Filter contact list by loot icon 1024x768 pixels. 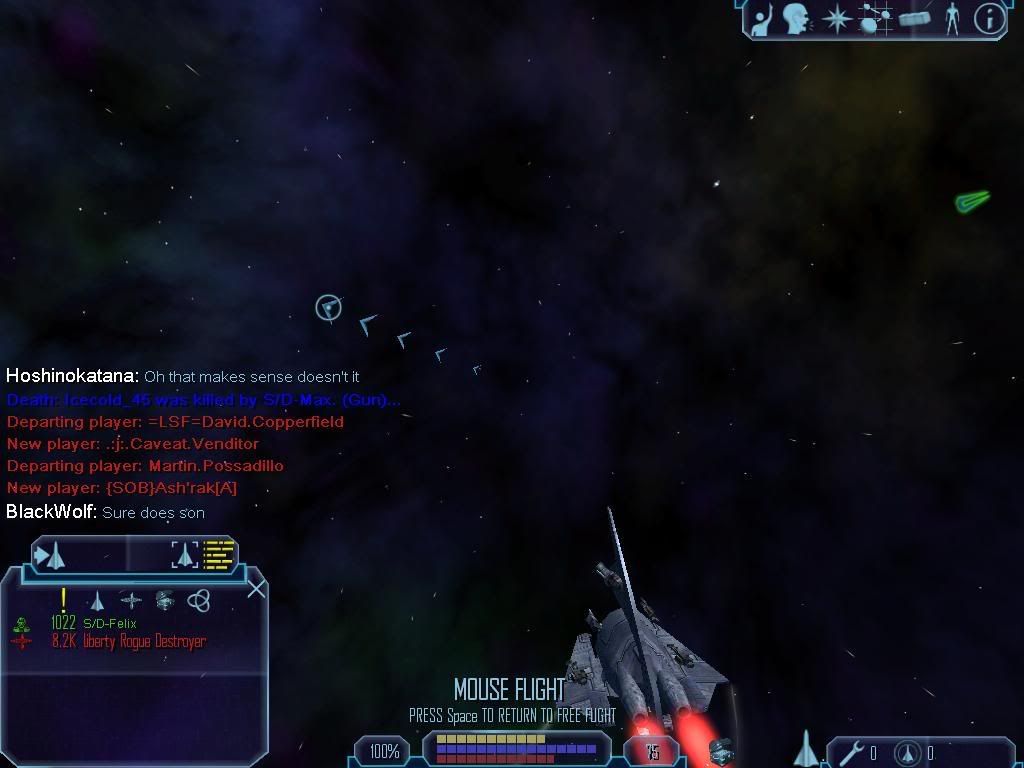tap(164, 600)
